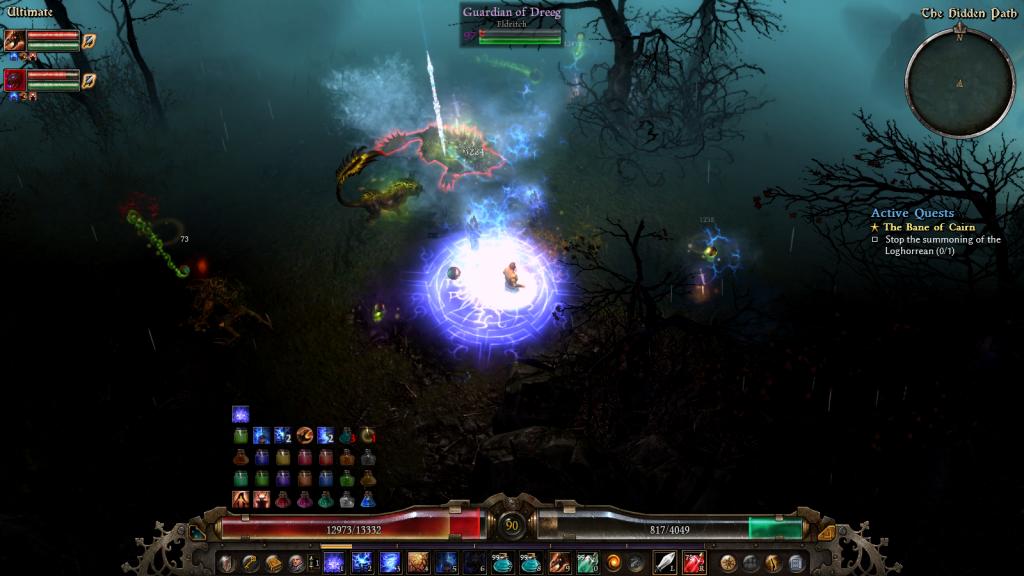Activate the blue starburst skill in slot 1
Screen dimensions: 1024x576
334,562
